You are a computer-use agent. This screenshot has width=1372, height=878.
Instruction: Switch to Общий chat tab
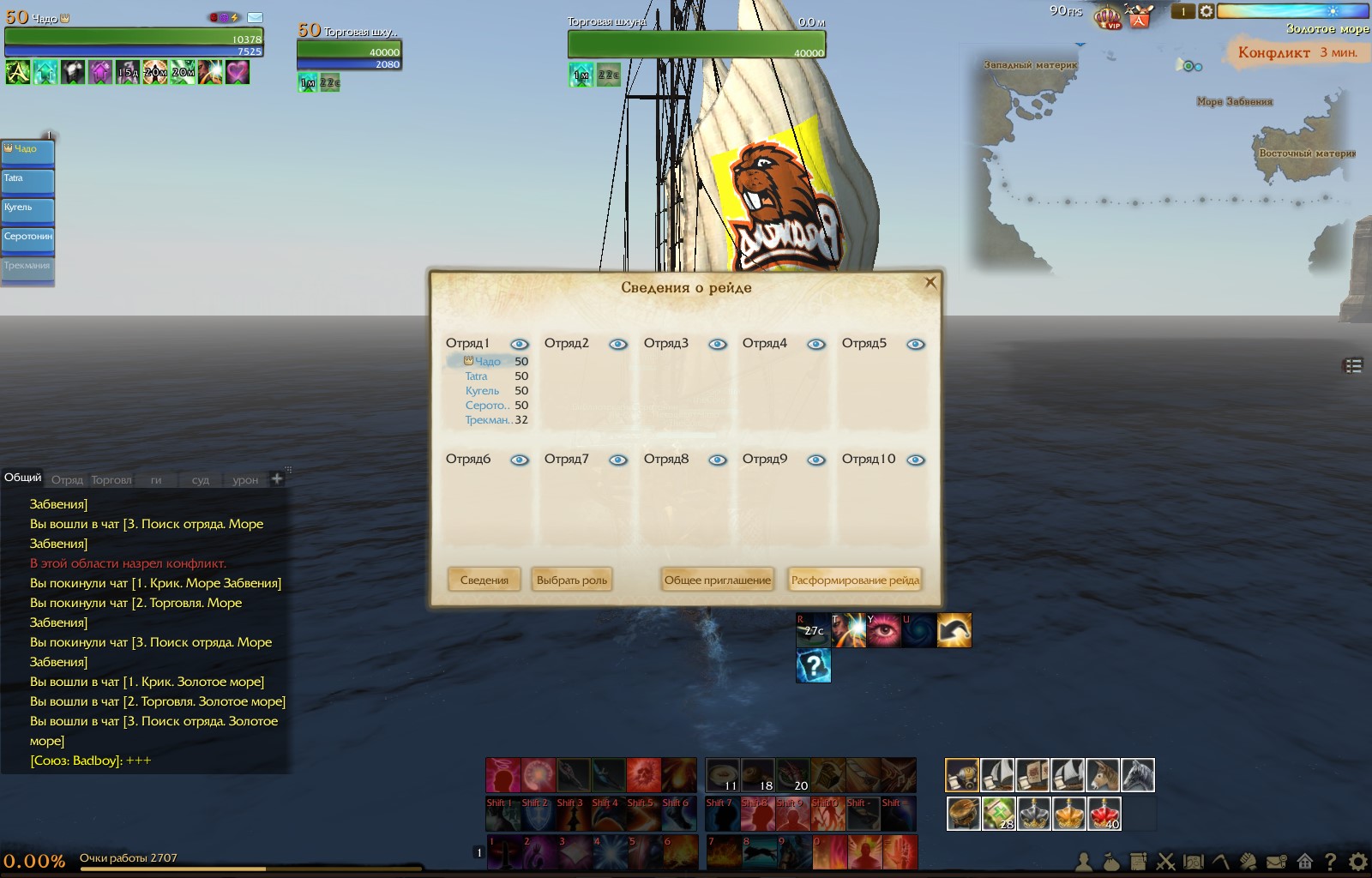click(22, 478)
